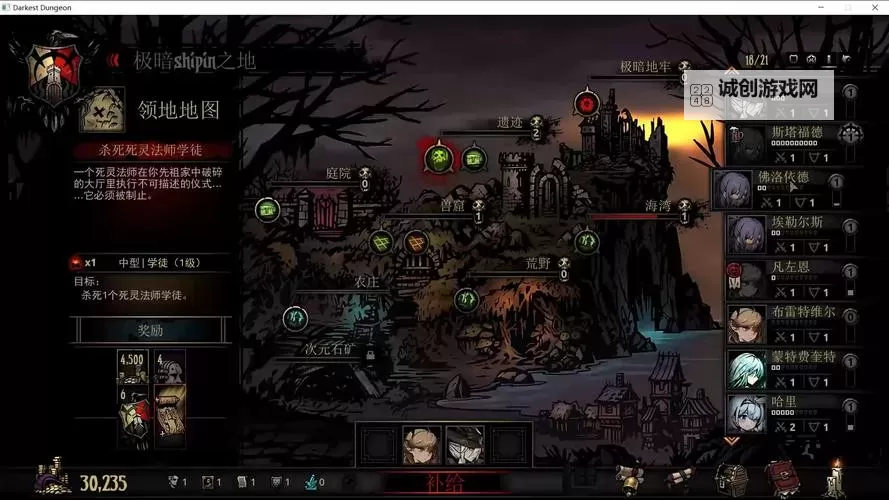Click the red back arrow beside the title
This screenshot has width=889, height=500.
pos(115,61)
